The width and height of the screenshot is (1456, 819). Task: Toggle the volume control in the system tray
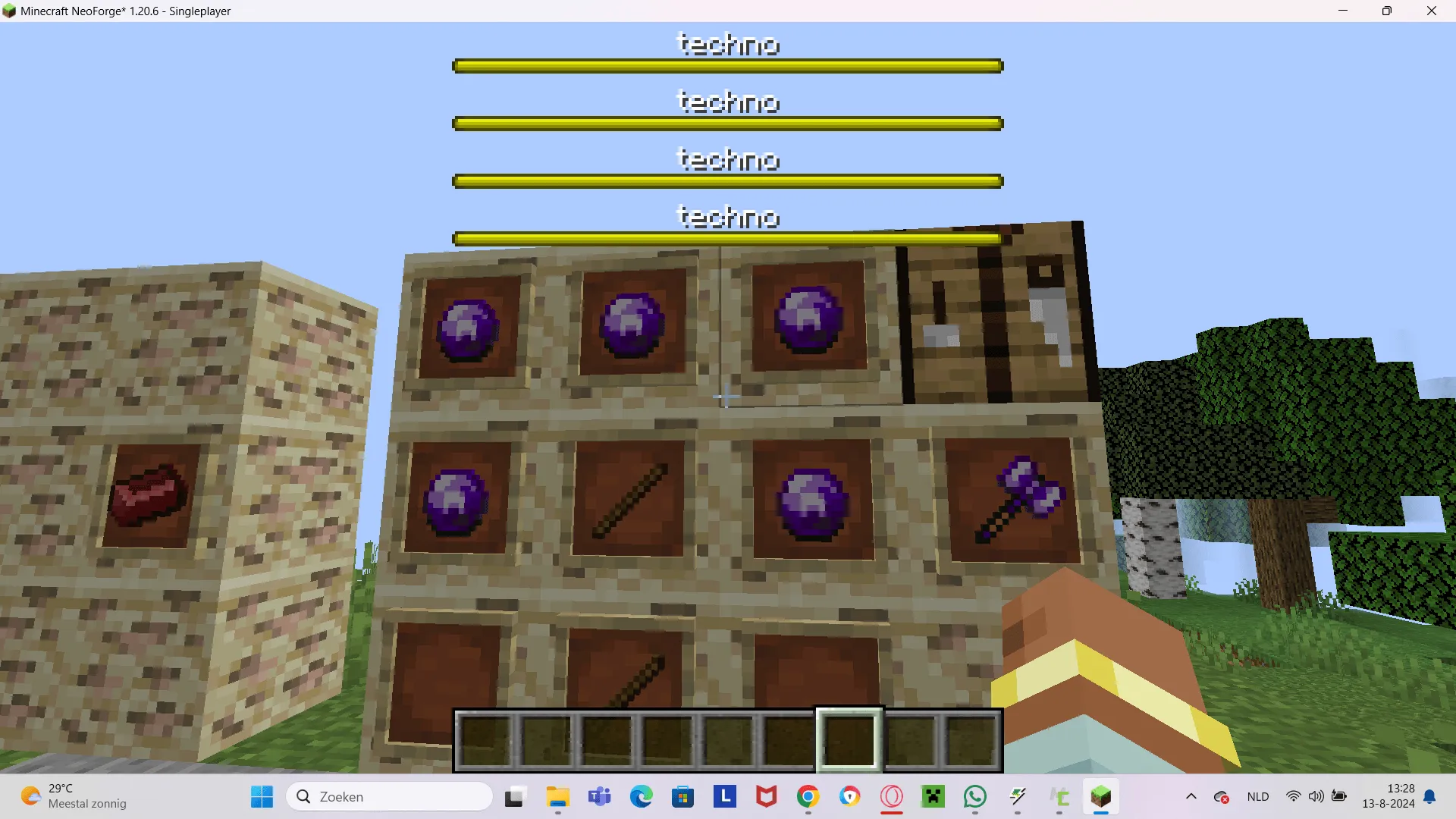pos(1316,796)
